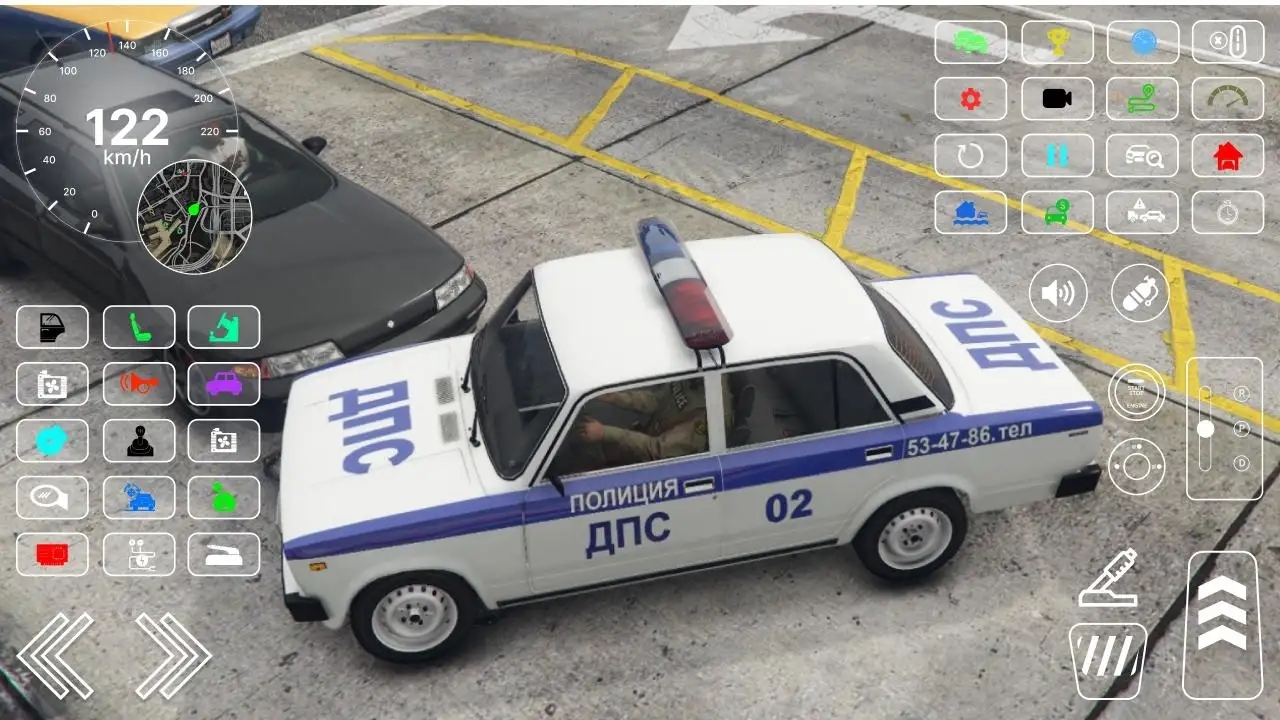Open the settings gear menu

970,99
